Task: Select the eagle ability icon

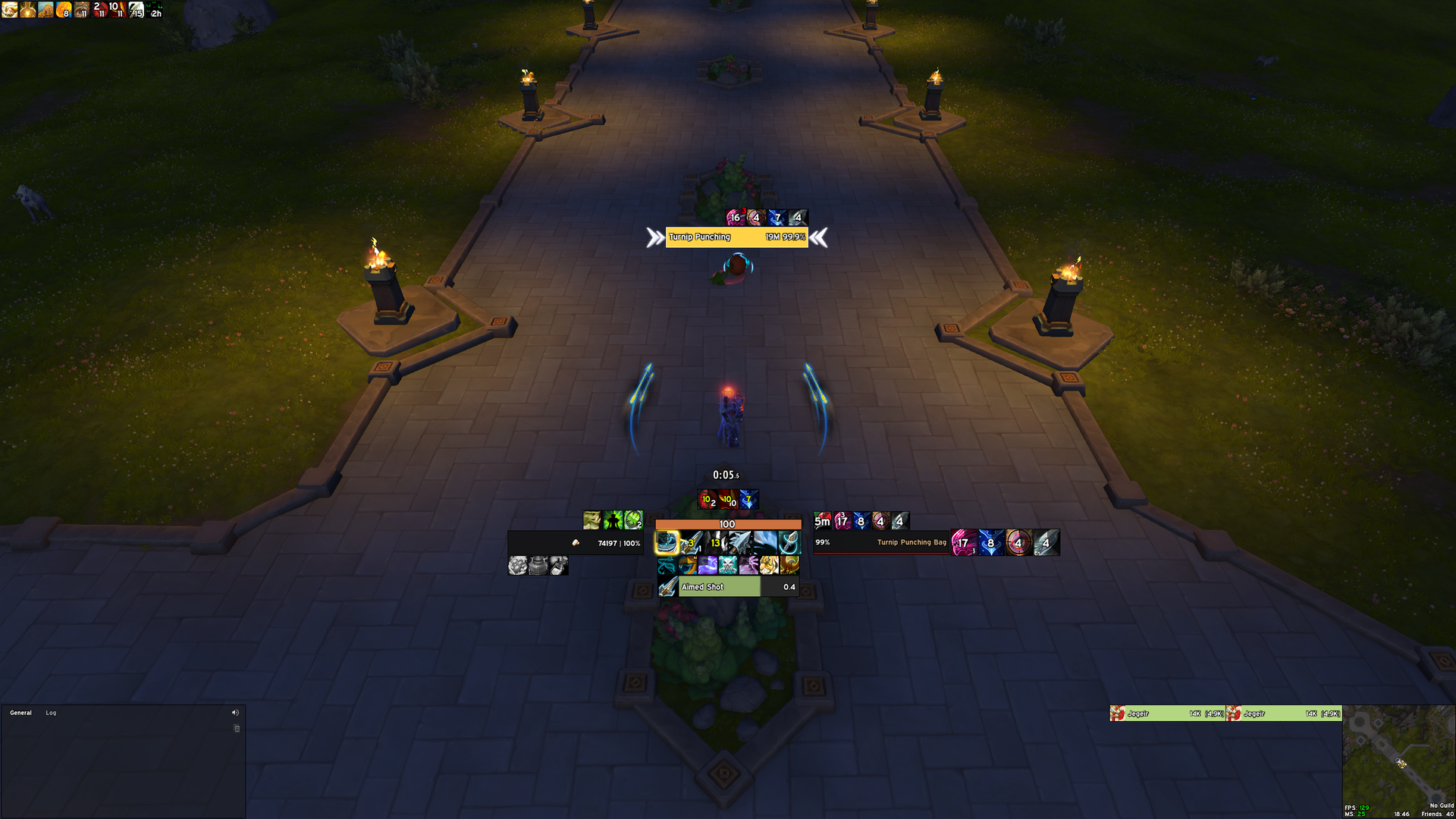Action: pyautogui.click(x=789, y=565)
